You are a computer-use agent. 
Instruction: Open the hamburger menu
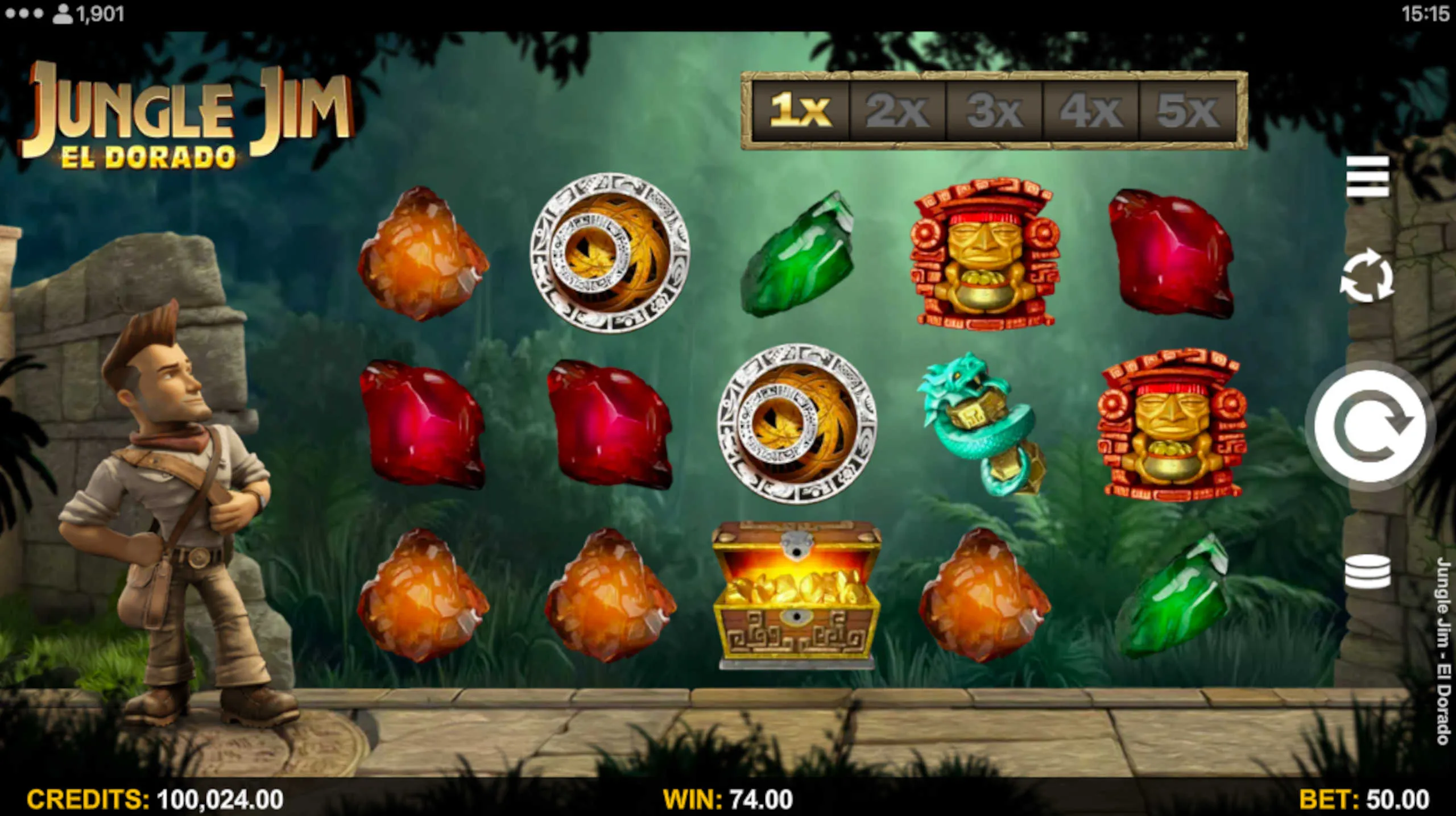1367,177
